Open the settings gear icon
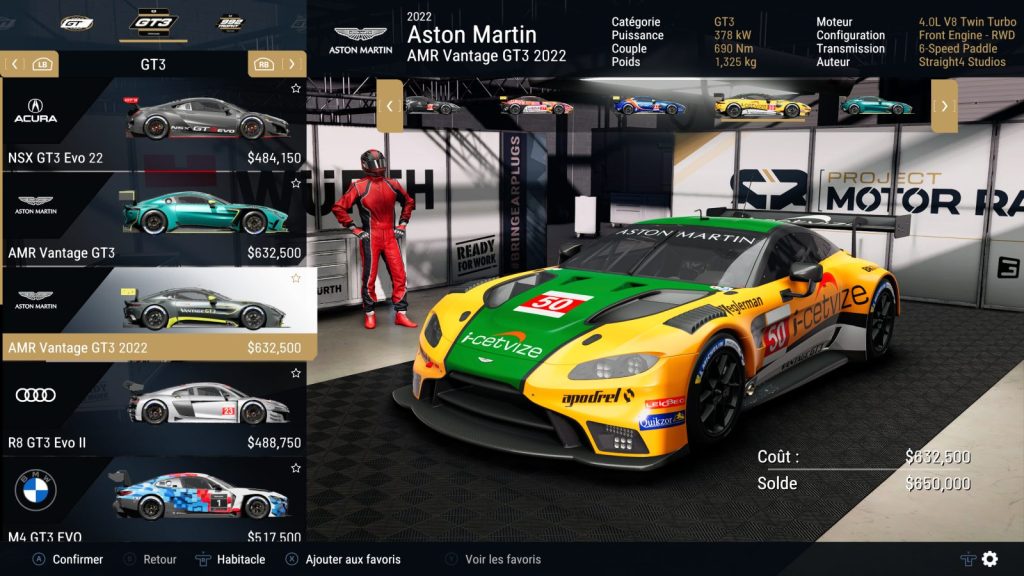The image size is (1024, 576). click(990, 559)
